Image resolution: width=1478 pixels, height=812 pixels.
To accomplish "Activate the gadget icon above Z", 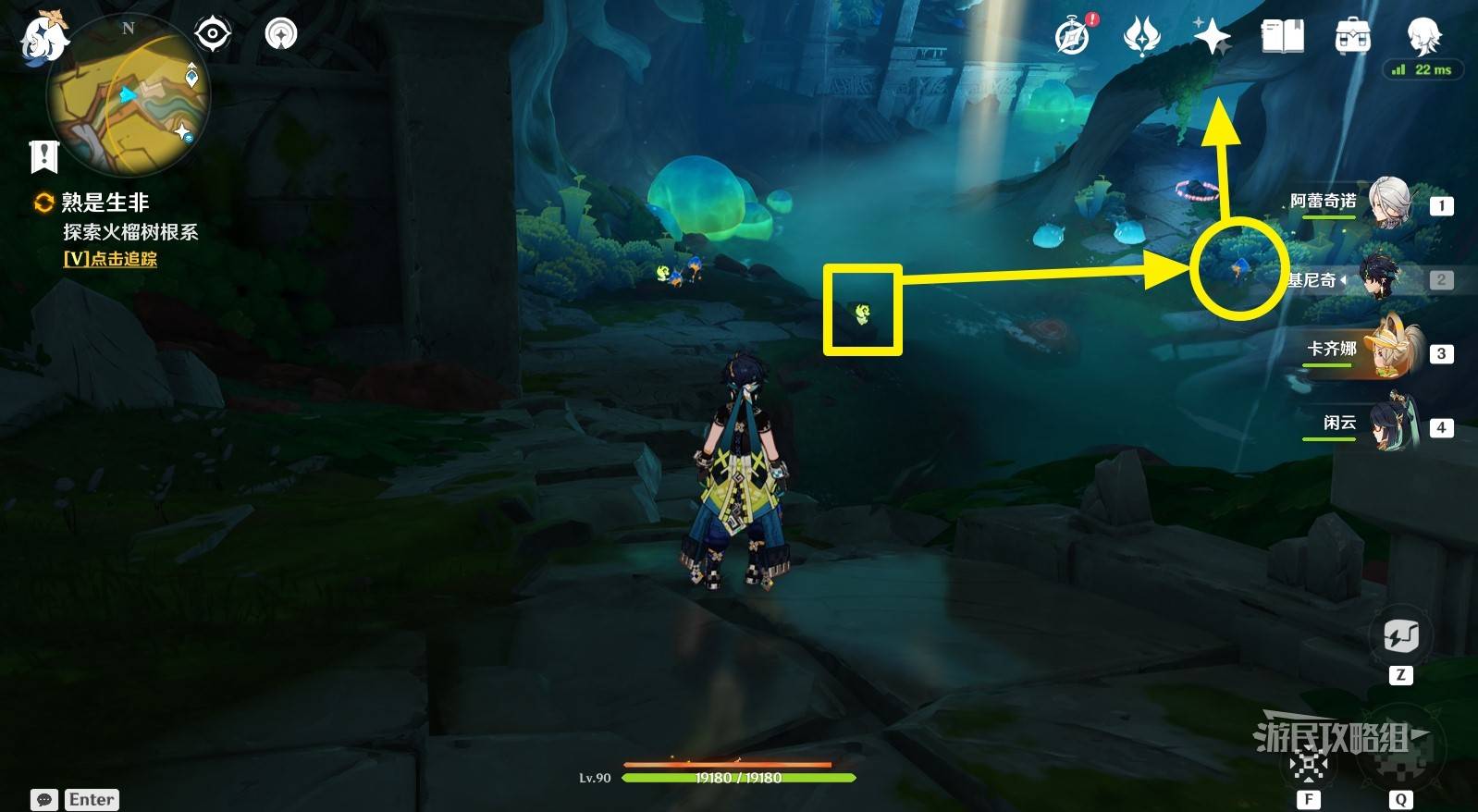I will tap(1400, 636).
